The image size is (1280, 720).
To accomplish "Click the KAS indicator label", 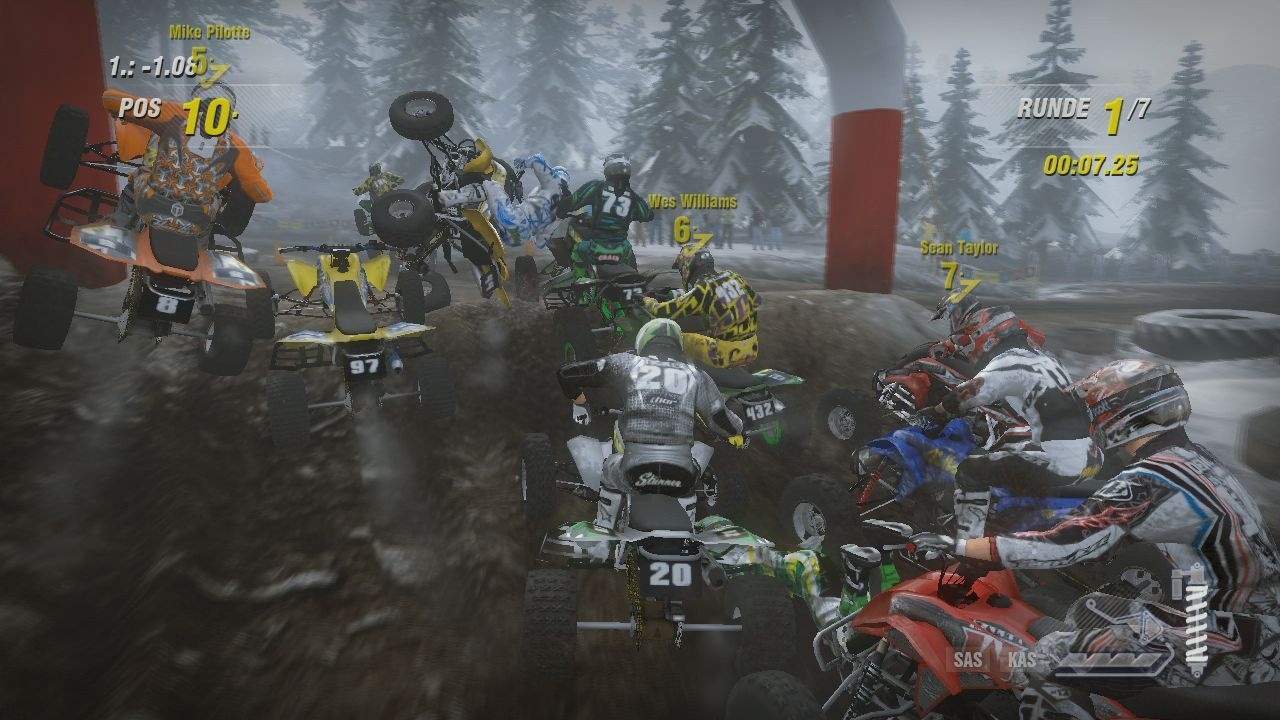I will 1022,659.
